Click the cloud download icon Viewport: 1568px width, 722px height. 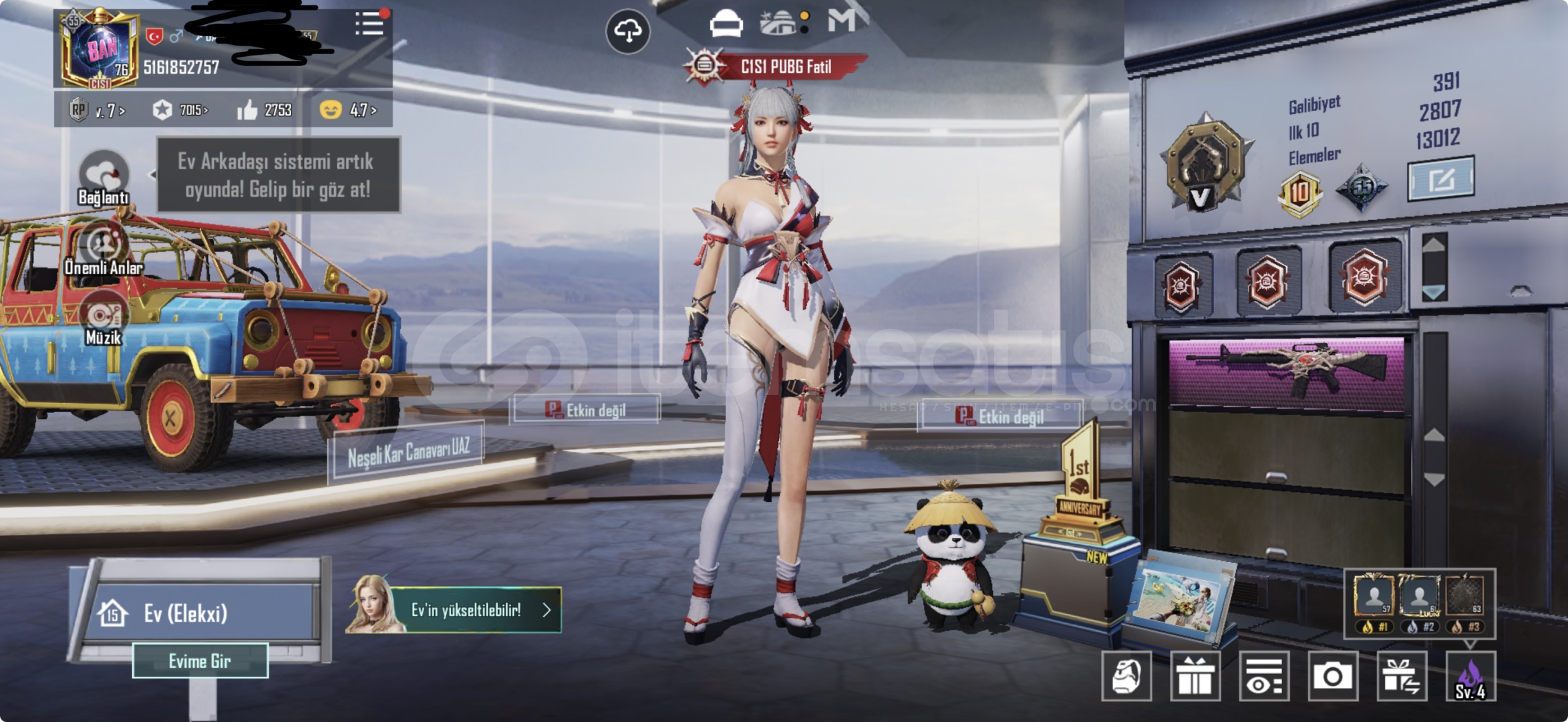tap(627, 31)
